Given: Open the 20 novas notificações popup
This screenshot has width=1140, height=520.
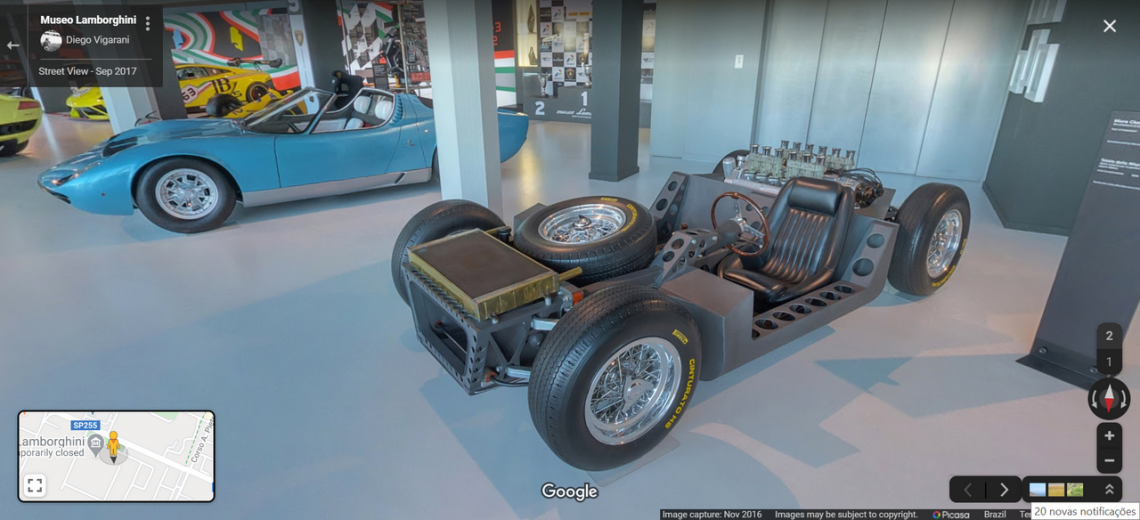Looking at the screenshot, I should pyautogui.click(x=1084, y=511).
